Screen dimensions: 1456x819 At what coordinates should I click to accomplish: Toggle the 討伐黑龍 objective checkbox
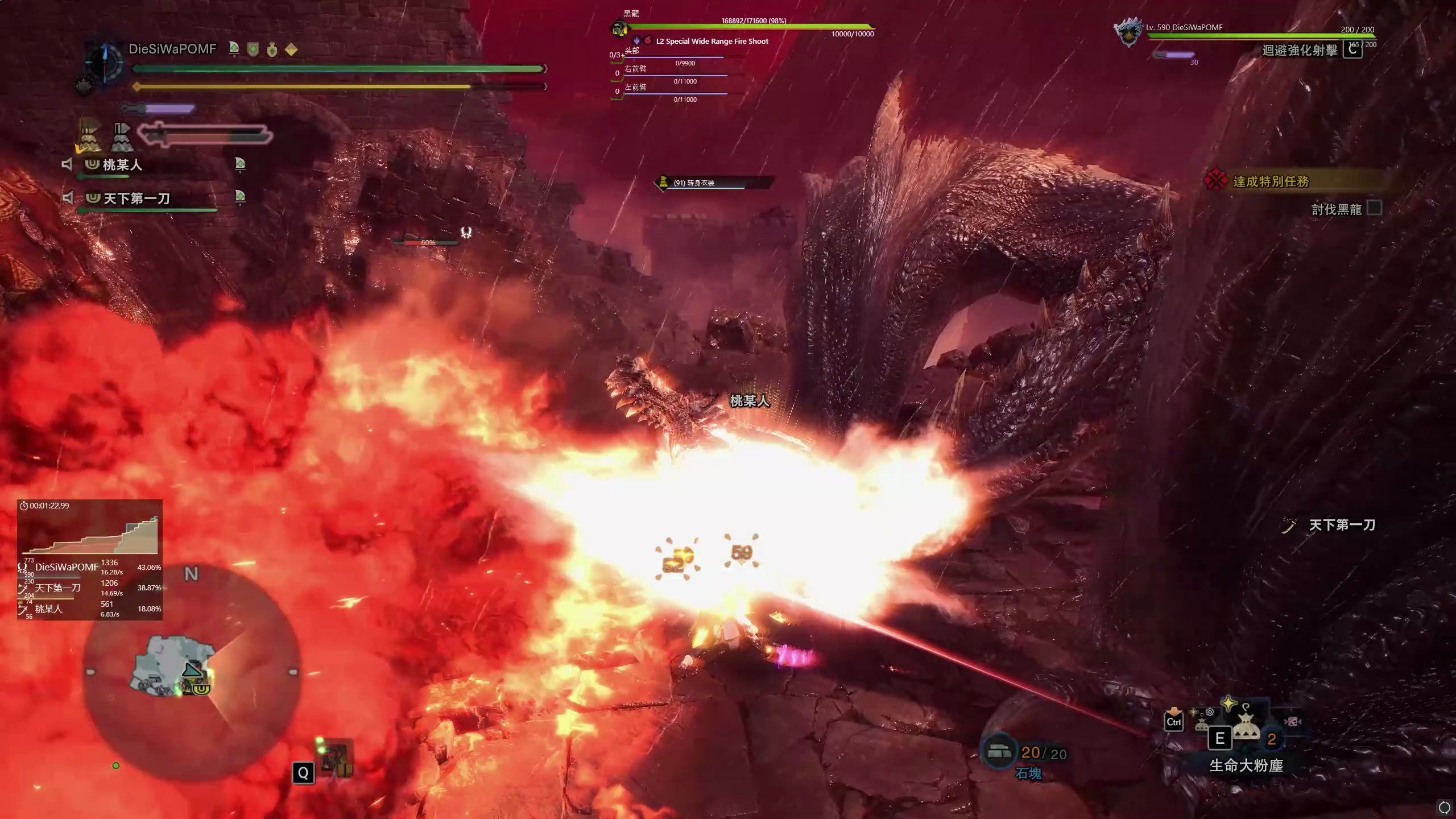1374,208
